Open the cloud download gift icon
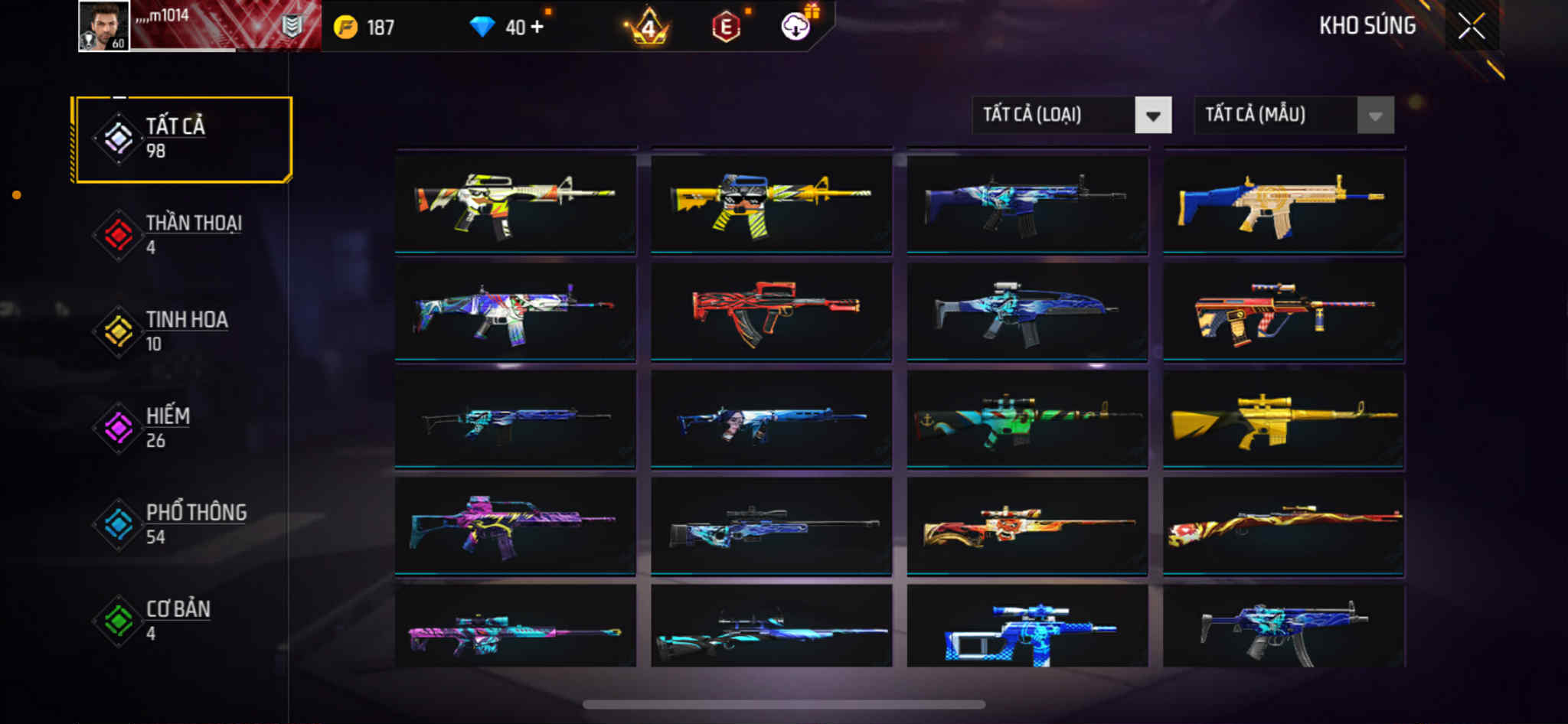 pyautogui.click(x=796, y=26)
